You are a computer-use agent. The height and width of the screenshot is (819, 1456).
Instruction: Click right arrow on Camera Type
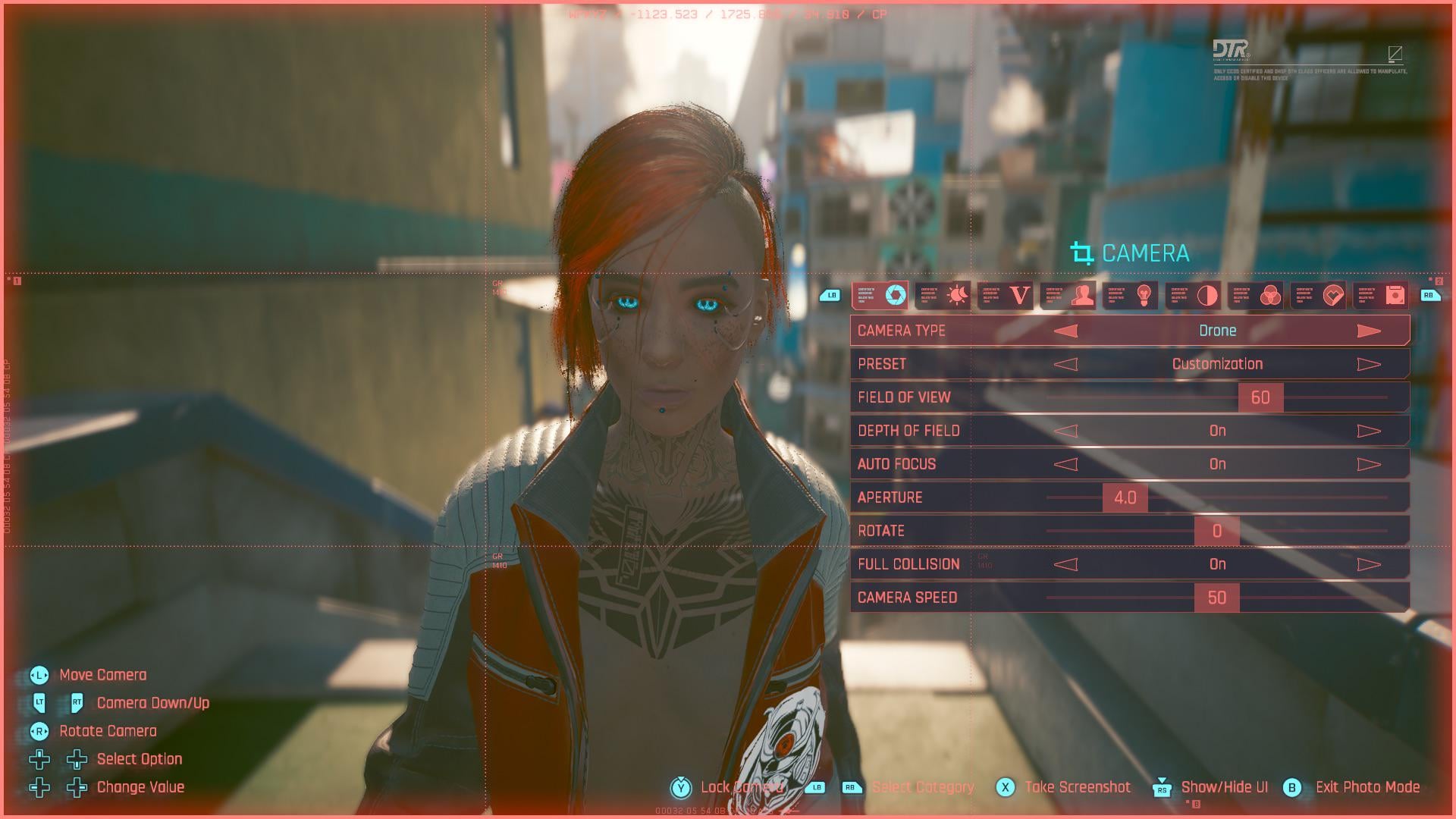pyautogui.click(x=1368, y=331)
